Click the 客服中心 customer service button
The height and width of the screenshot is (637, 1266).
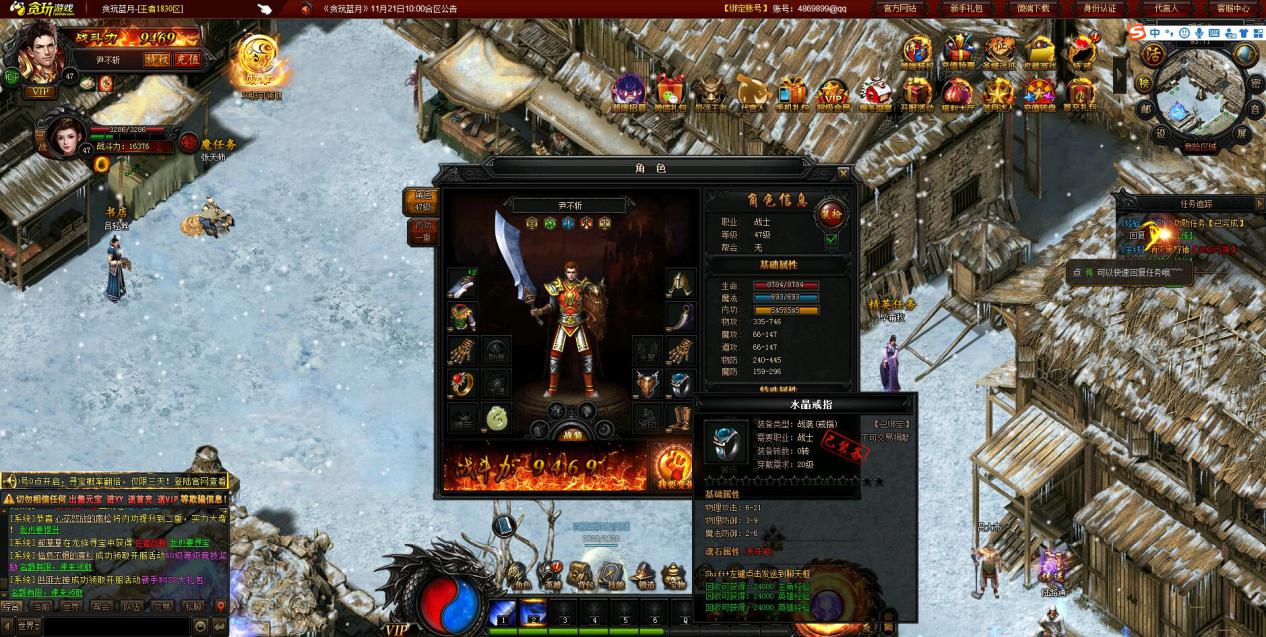pos(1232,8)
